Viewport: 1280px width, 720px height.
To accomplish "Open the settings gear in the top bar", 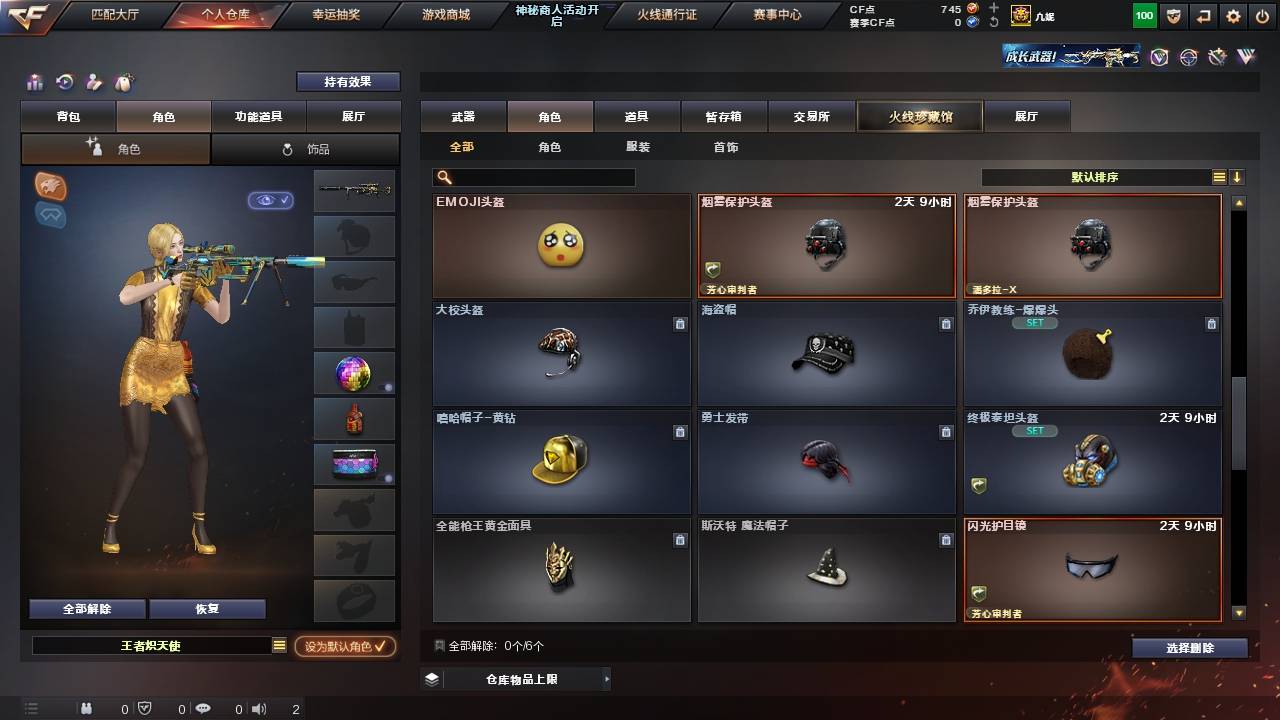I will (1233, 15).
